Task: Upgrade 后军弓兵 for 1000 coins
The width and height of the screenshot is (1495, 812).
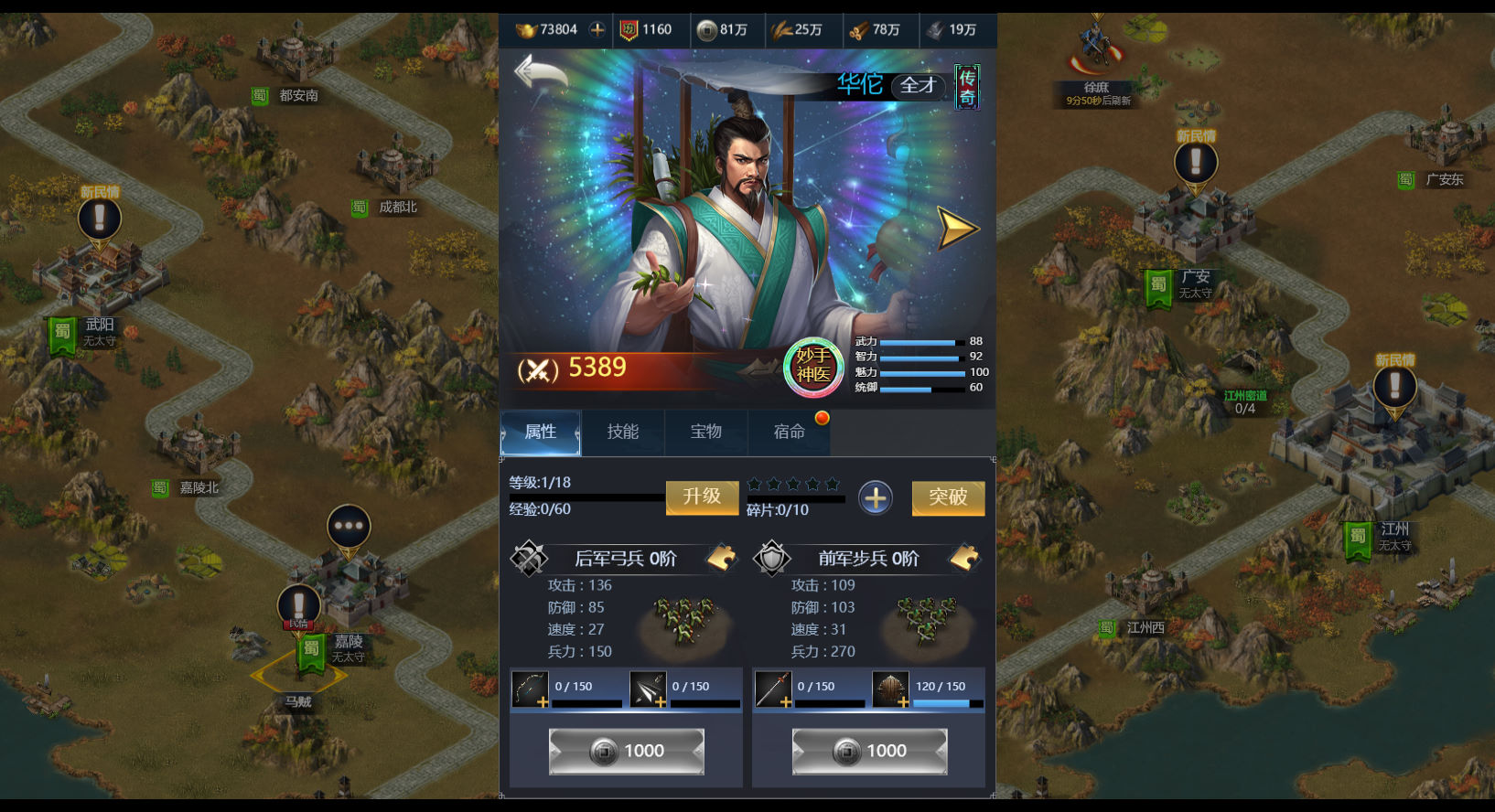Action: 627,752
